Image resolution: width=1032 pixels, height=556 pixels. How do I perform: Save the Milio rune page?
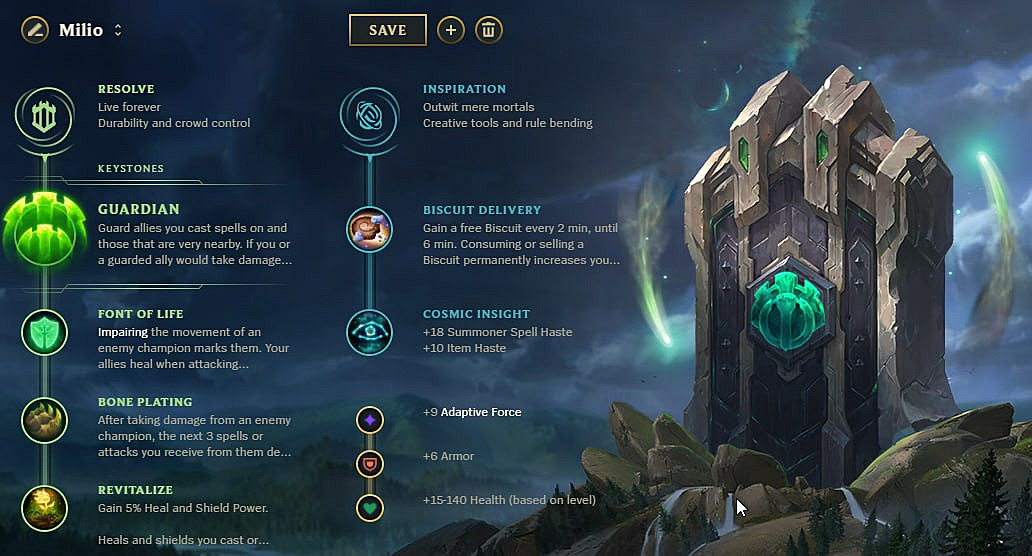coord(387,30)
